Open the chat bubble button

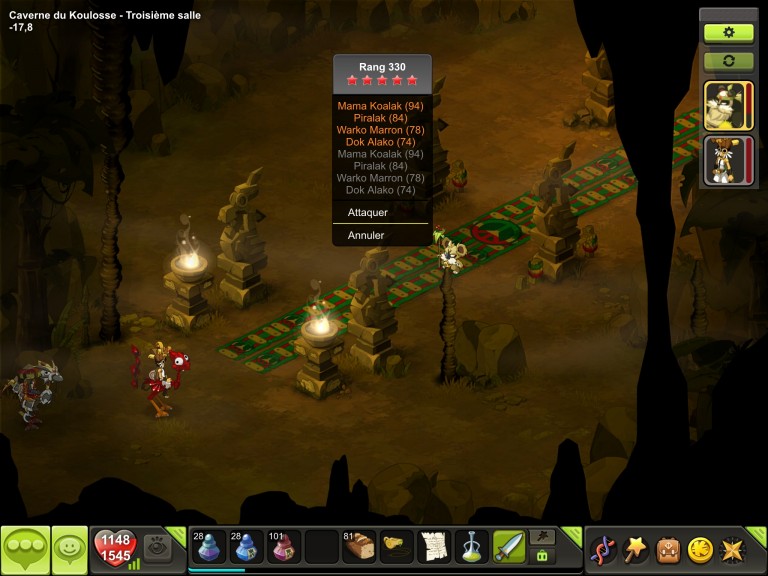point(25,548)
